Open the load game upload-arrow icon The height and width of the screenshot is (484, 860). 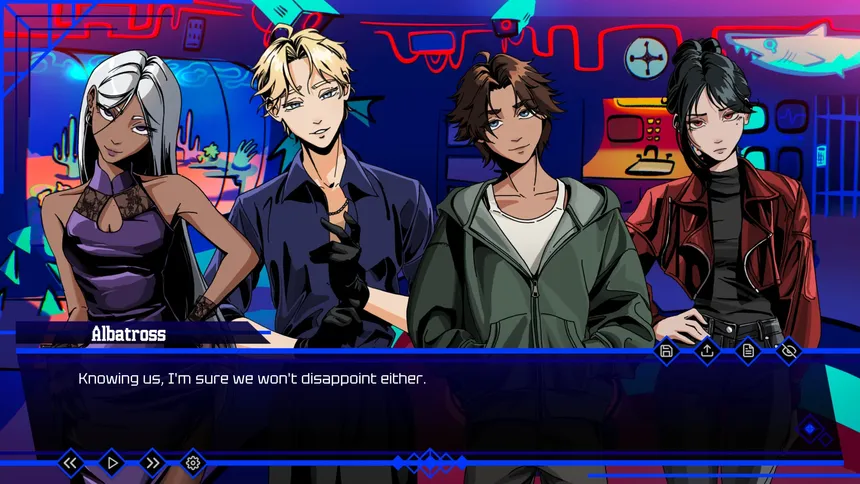(x=707, y=351)
